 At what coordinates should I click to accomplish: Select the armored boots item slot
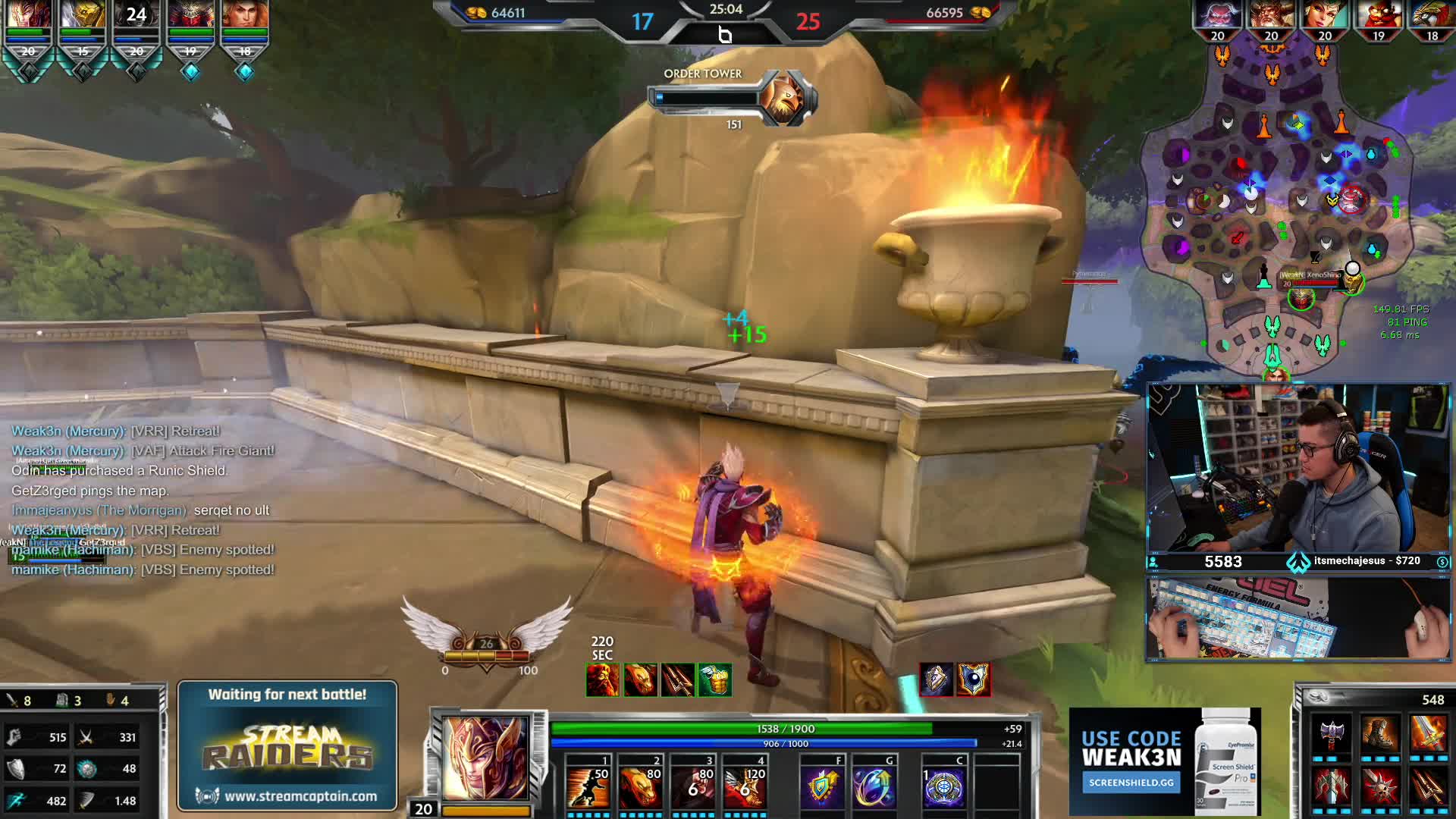point(1379,736)
